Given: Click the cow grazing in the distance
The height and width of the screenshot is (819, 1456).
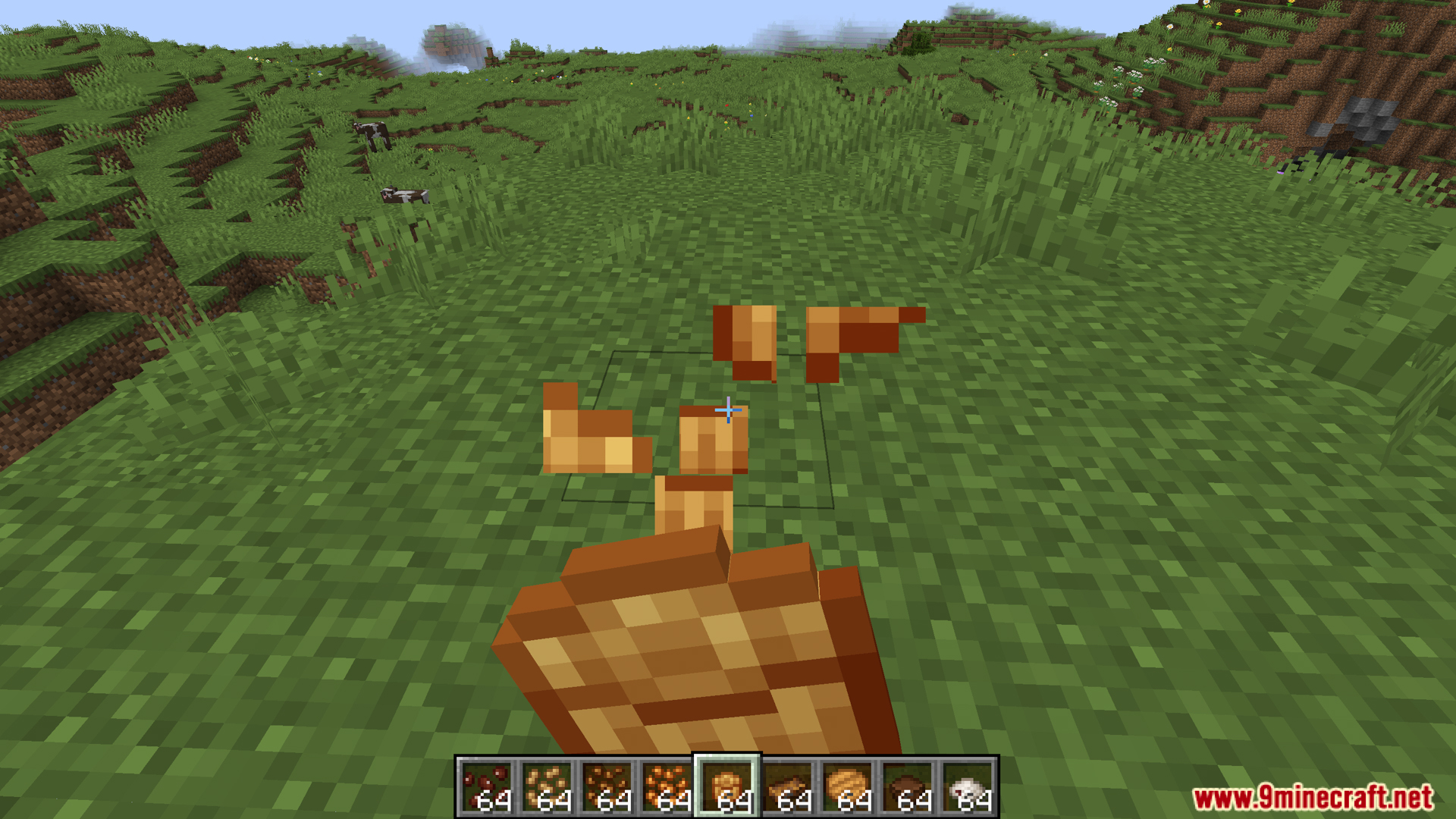Looking at the screenshot, I should tap(374, 135).
